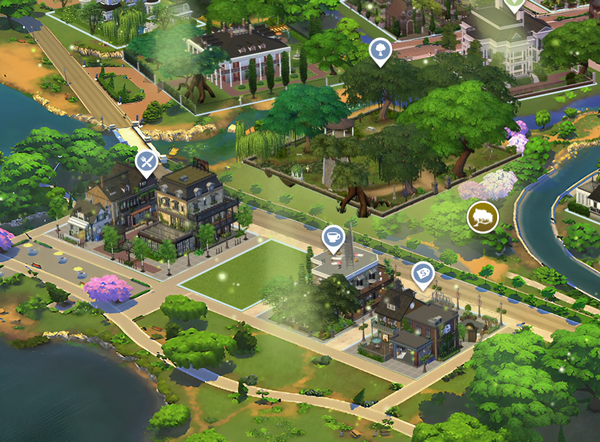Choose the café lot marker with coffee cup
Screen dimensions: 600x442
click(x=334, y=236)
